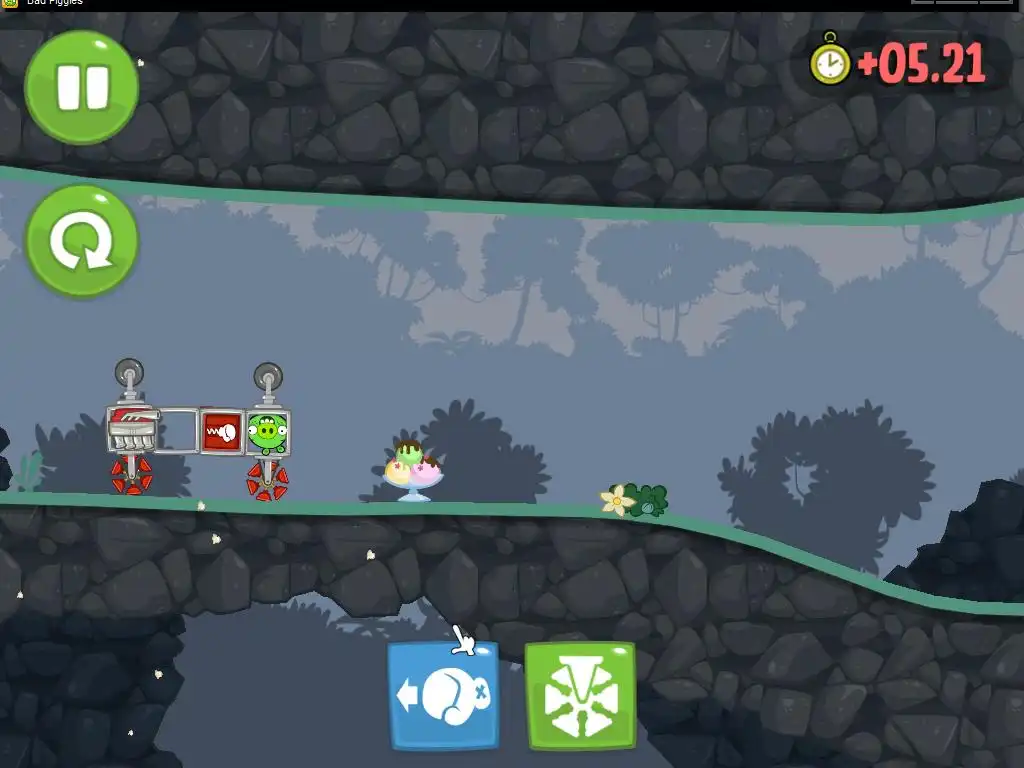Activate the green engine fan button
Viewport: 1024px width, 768px height.
[580, 696]
